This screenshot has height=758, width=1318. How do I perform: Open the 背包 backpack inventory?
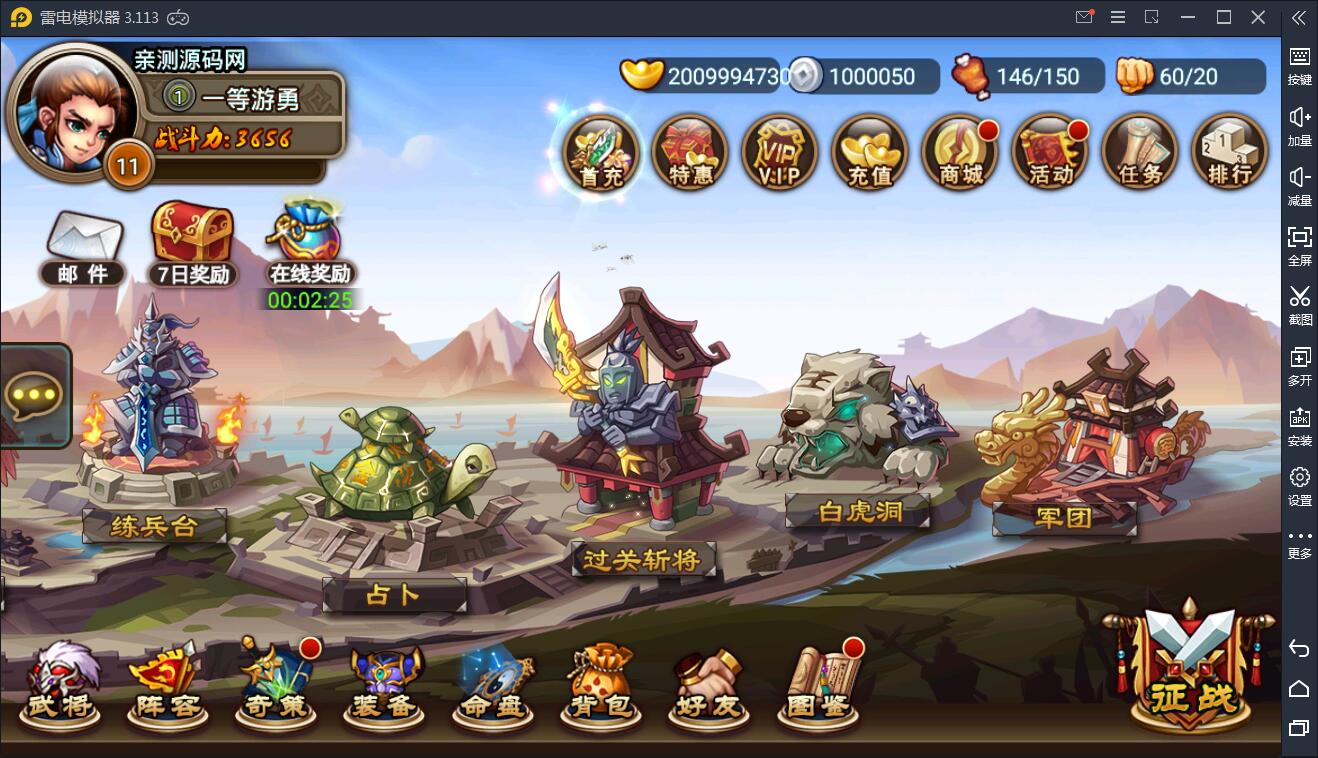601,685
